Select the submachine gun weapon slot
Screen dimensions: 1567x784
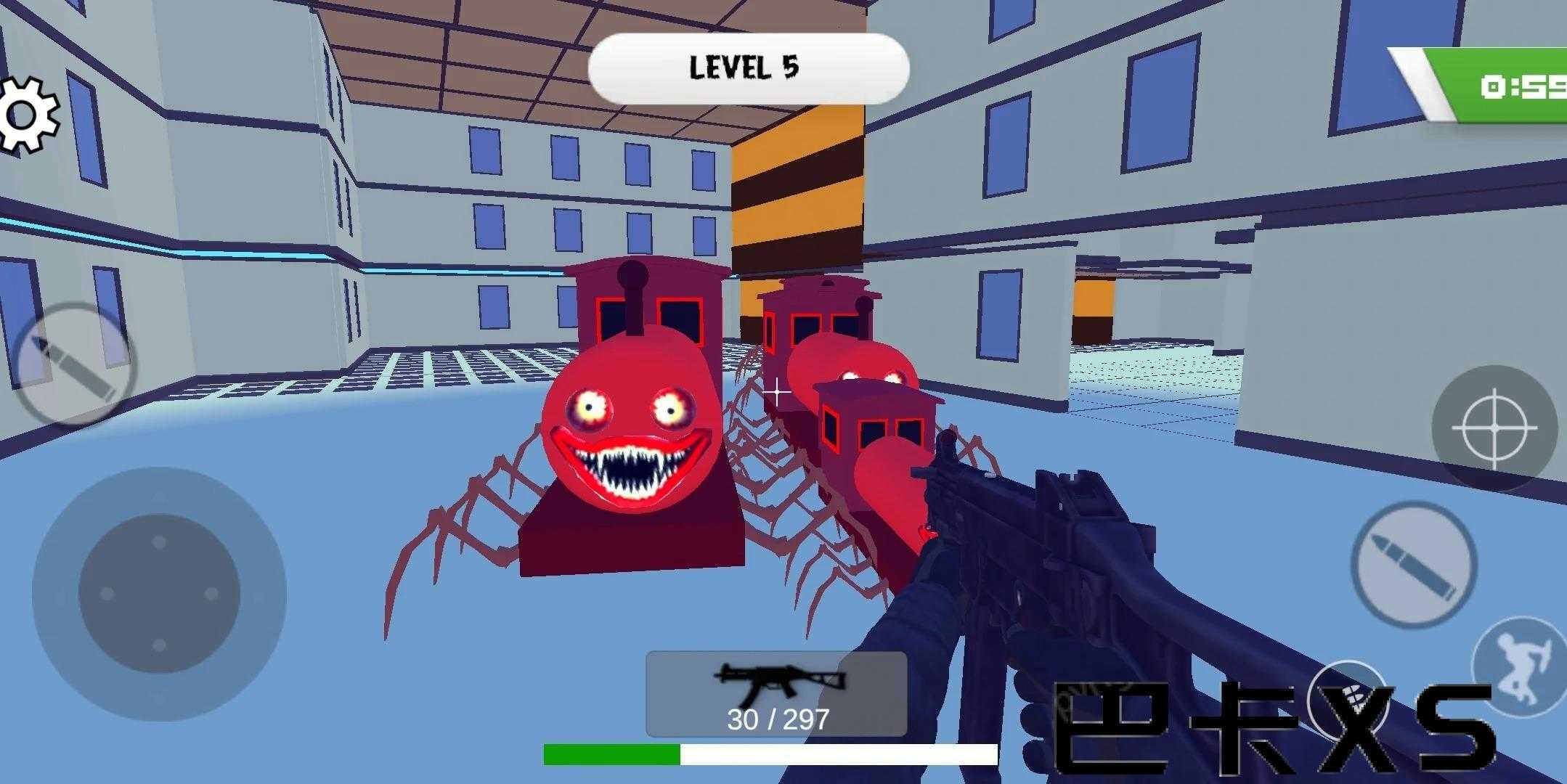[x=776, y=694]
